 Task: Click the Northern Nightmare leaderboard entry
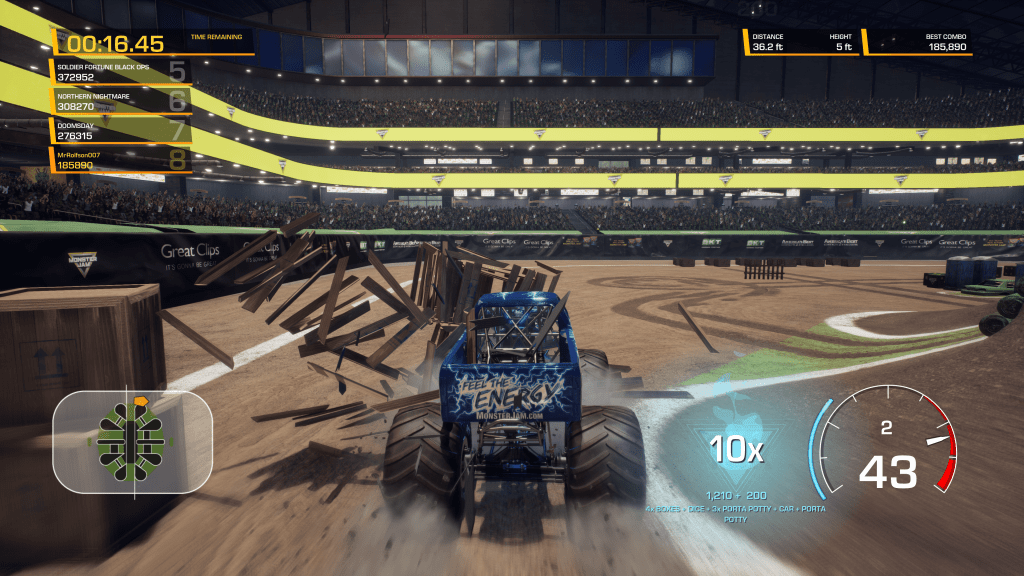tap(120, 101)
